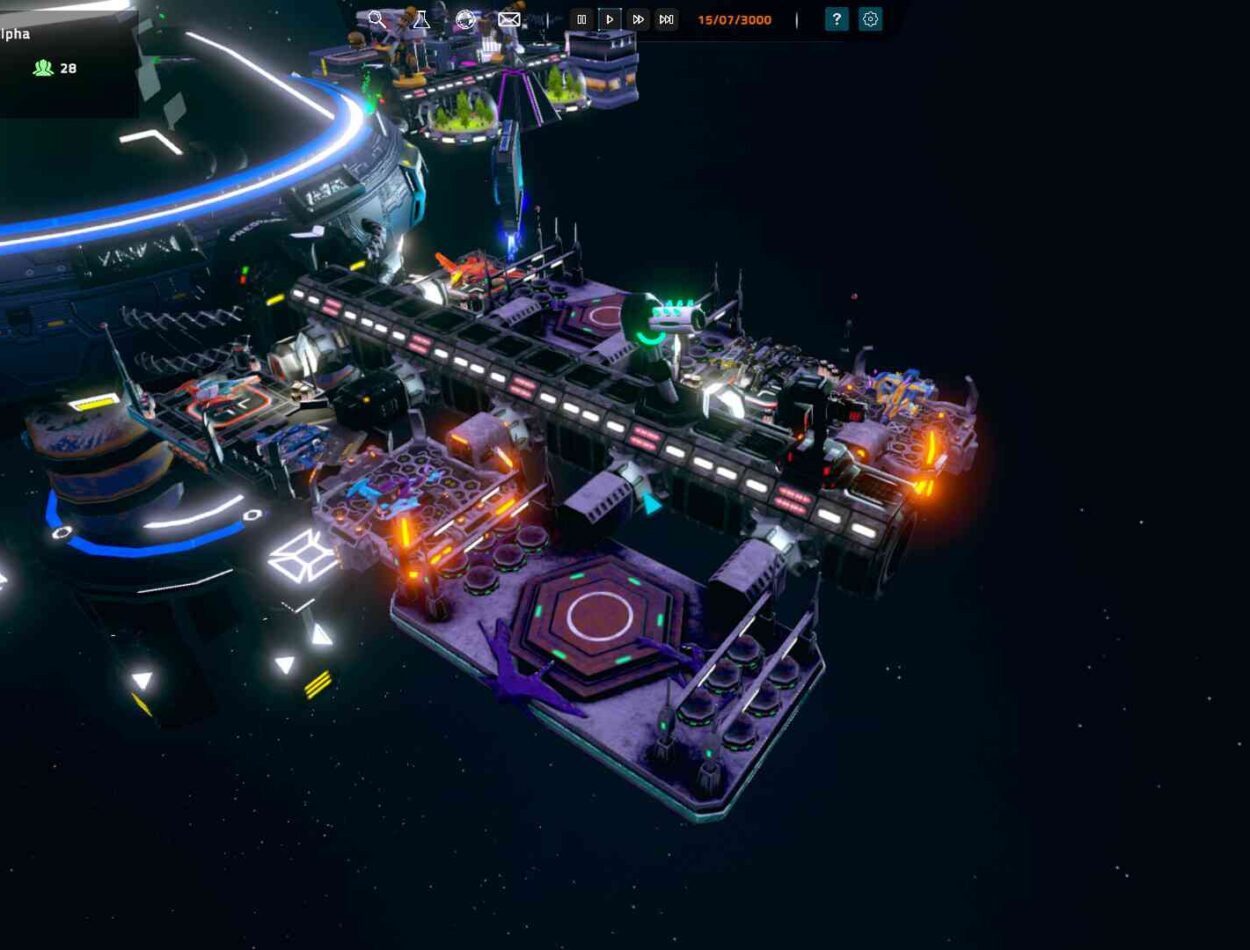Open the gear settings menu

[x=871, y=19]
